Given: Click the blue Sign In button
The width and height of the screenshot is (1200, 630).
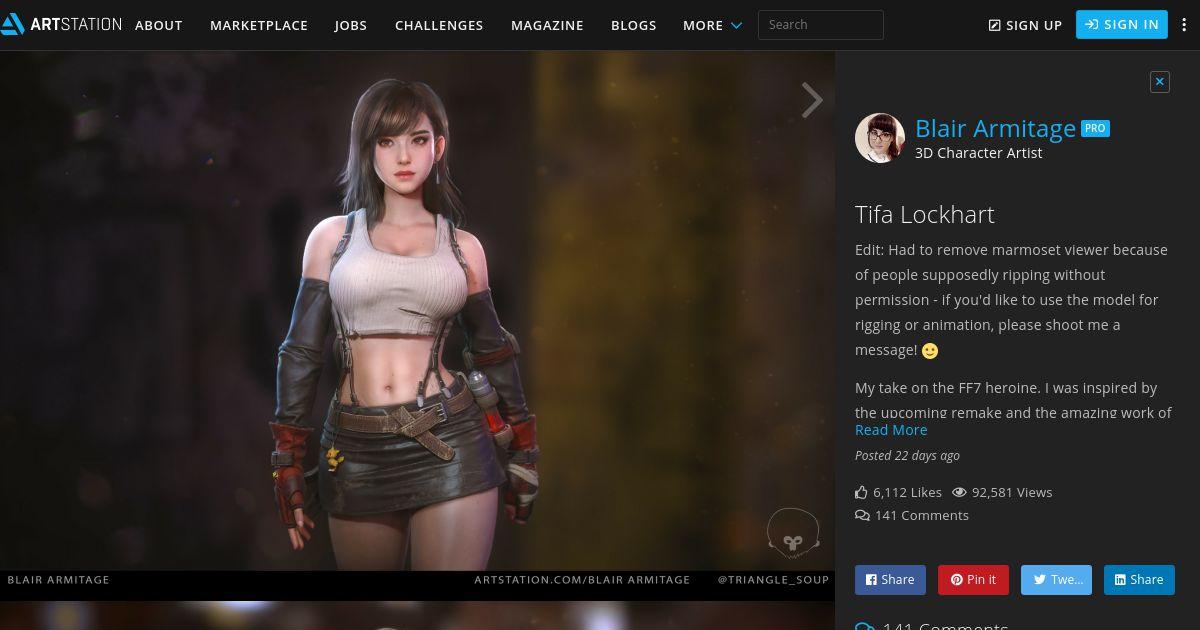Looking at the screenshot, I should pyautogui.click(x=1121, y=25).
